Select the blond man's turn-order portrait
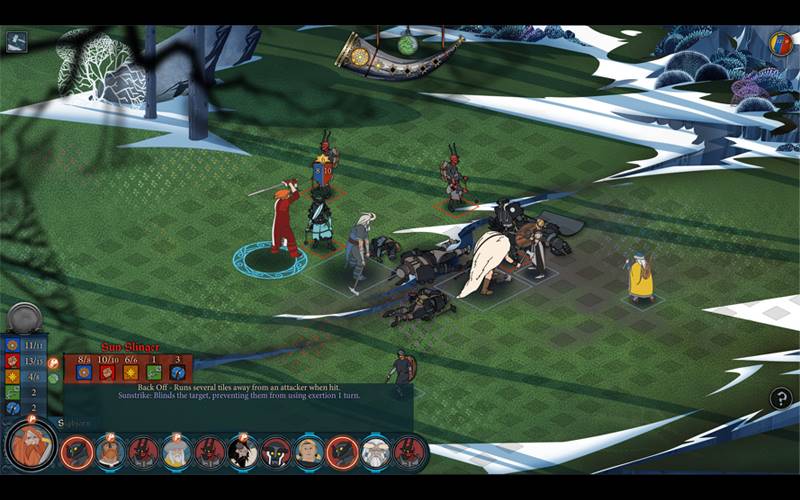 pyautogui.click(x=308, y=453)
